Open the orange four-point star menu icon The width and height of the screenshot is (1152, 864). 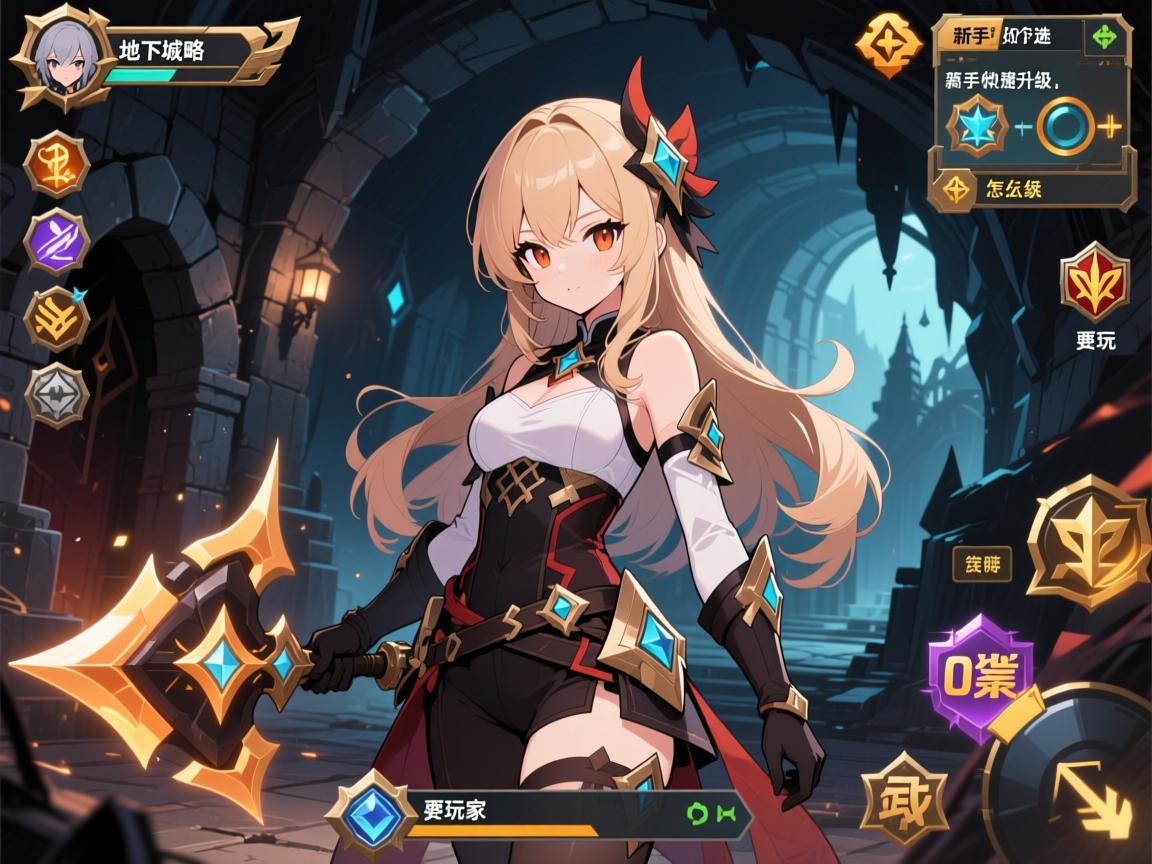pos(888,45)
